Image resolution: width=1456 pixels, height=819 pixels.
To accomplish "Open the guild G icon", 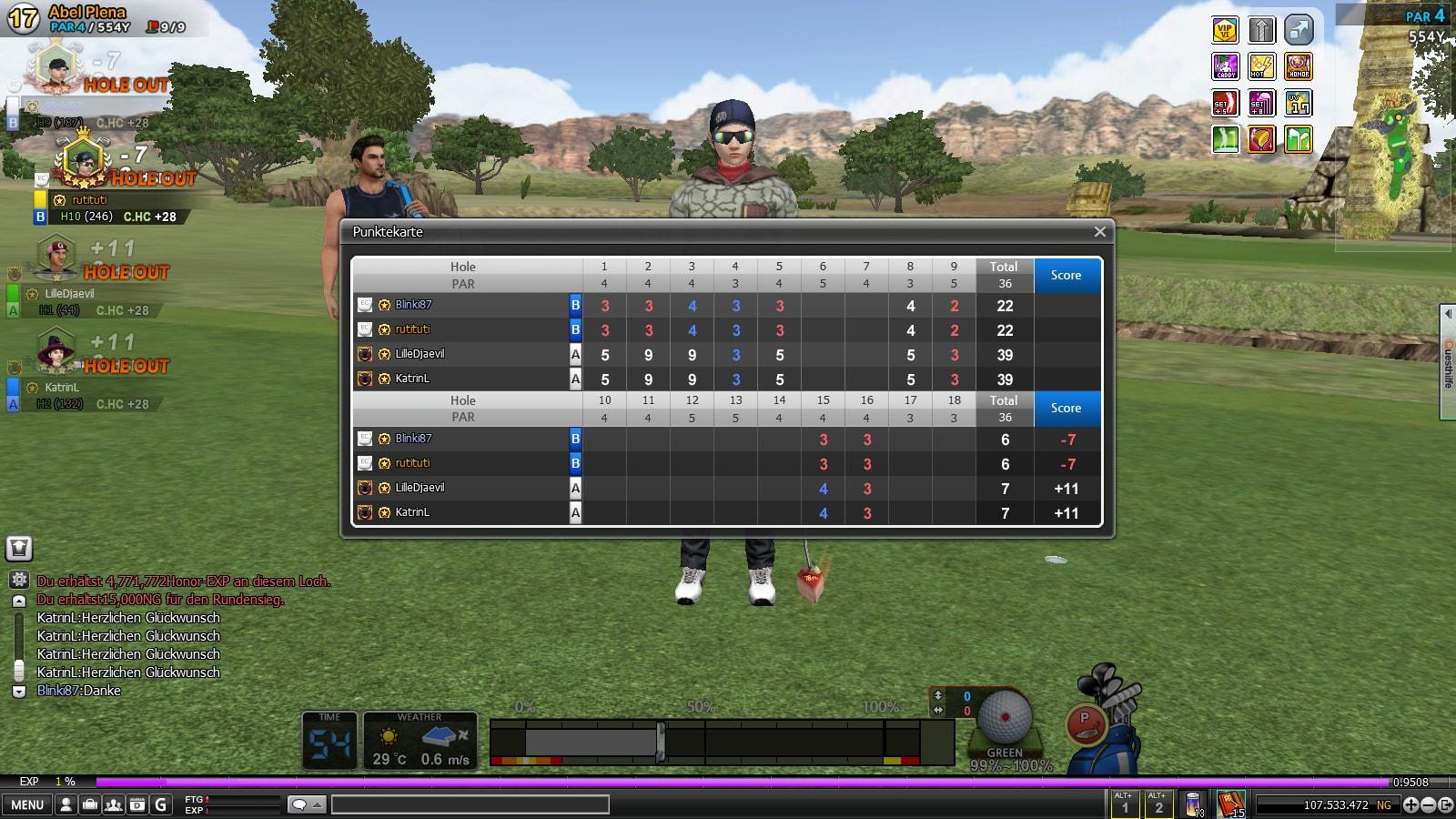I will point(161,804).
